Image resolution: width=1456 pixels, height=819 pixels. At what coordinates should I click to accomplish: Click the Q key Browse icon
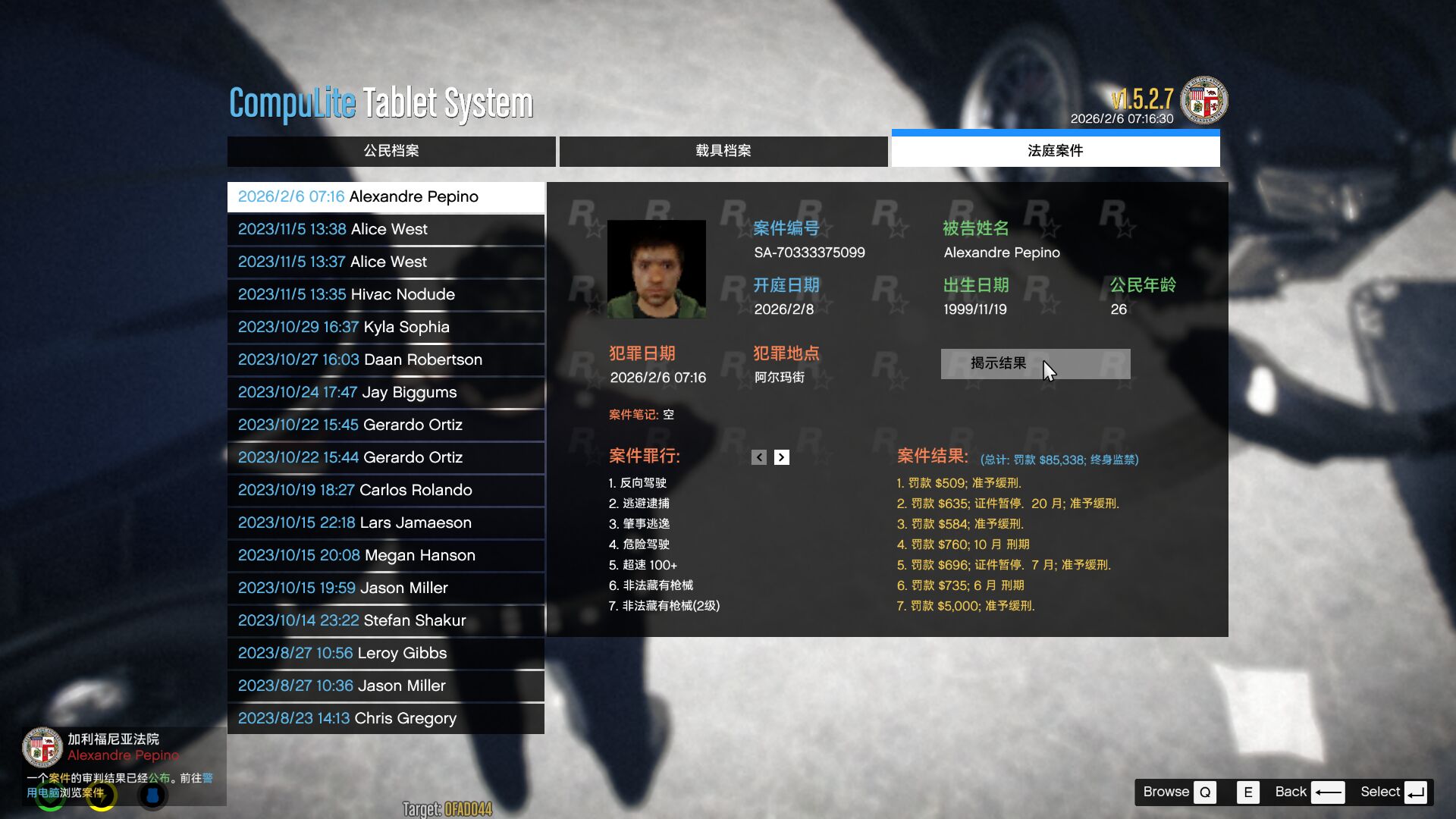[1204, 792]
